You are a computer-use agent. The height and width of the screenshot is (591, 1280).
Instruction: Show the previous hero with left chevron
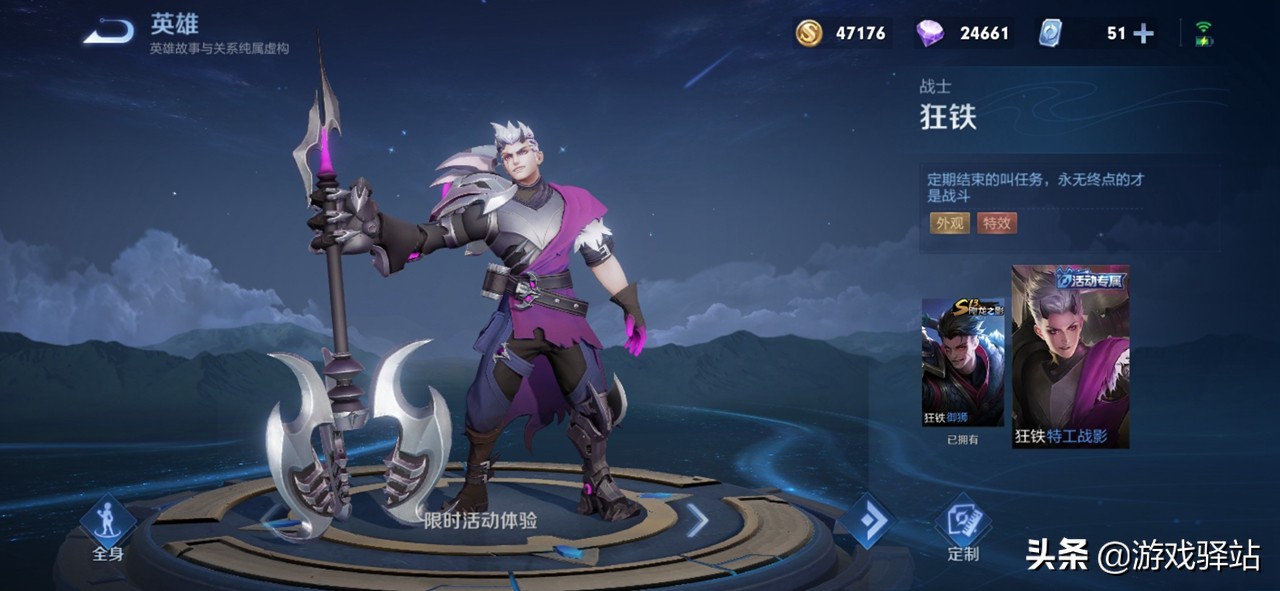[x=273, y=519]
